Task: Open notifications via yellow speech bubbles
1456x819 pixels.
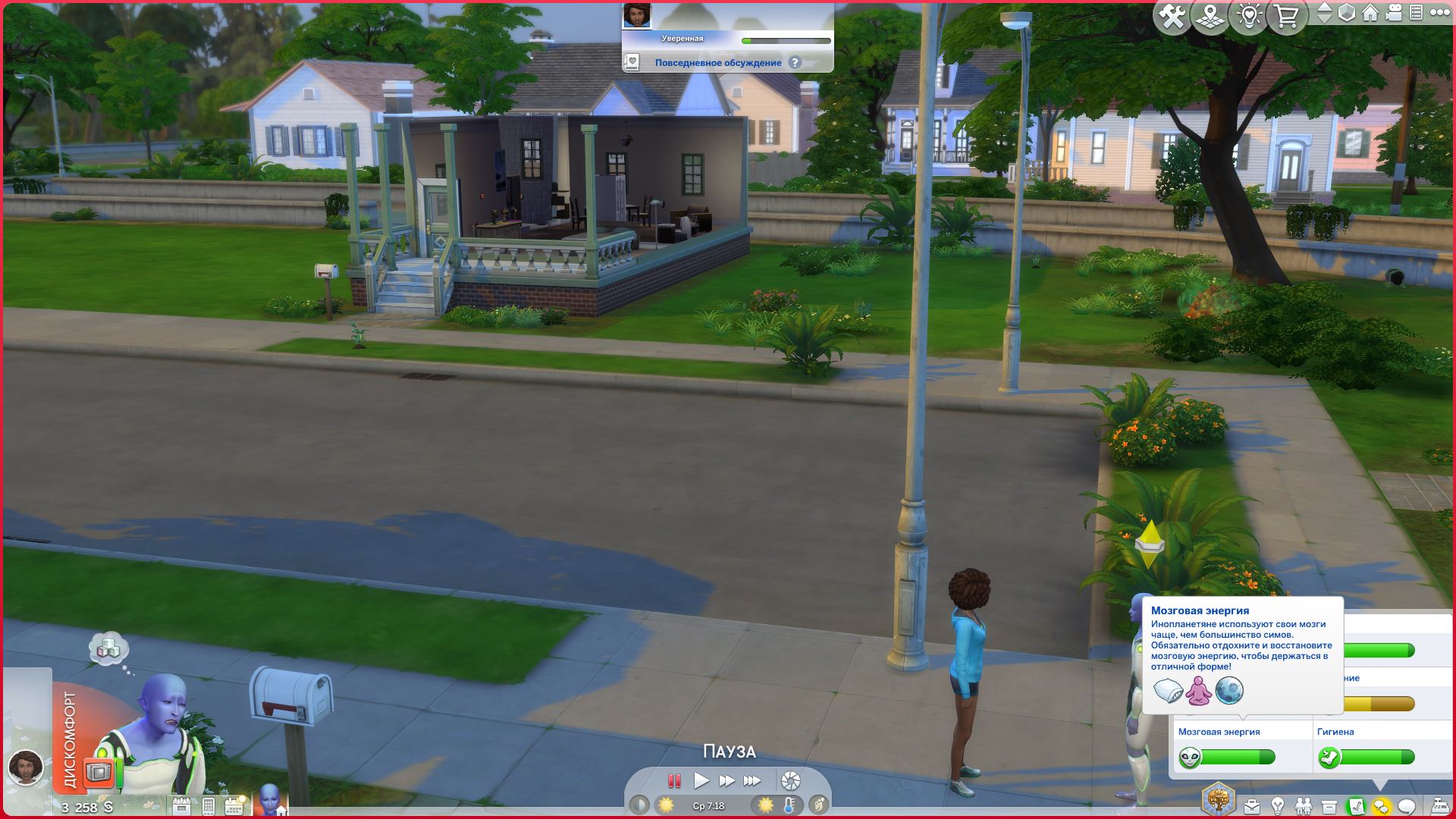Action: [1382, 807]
